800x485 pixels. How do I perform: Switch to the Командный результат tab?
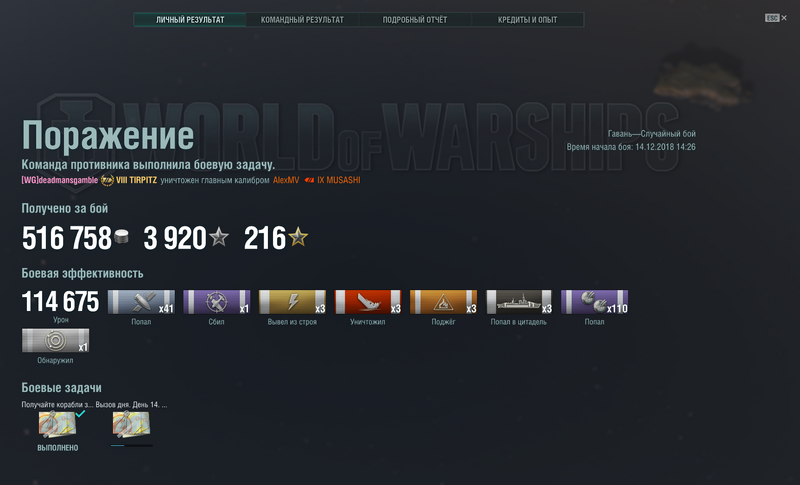click(302, 19)
